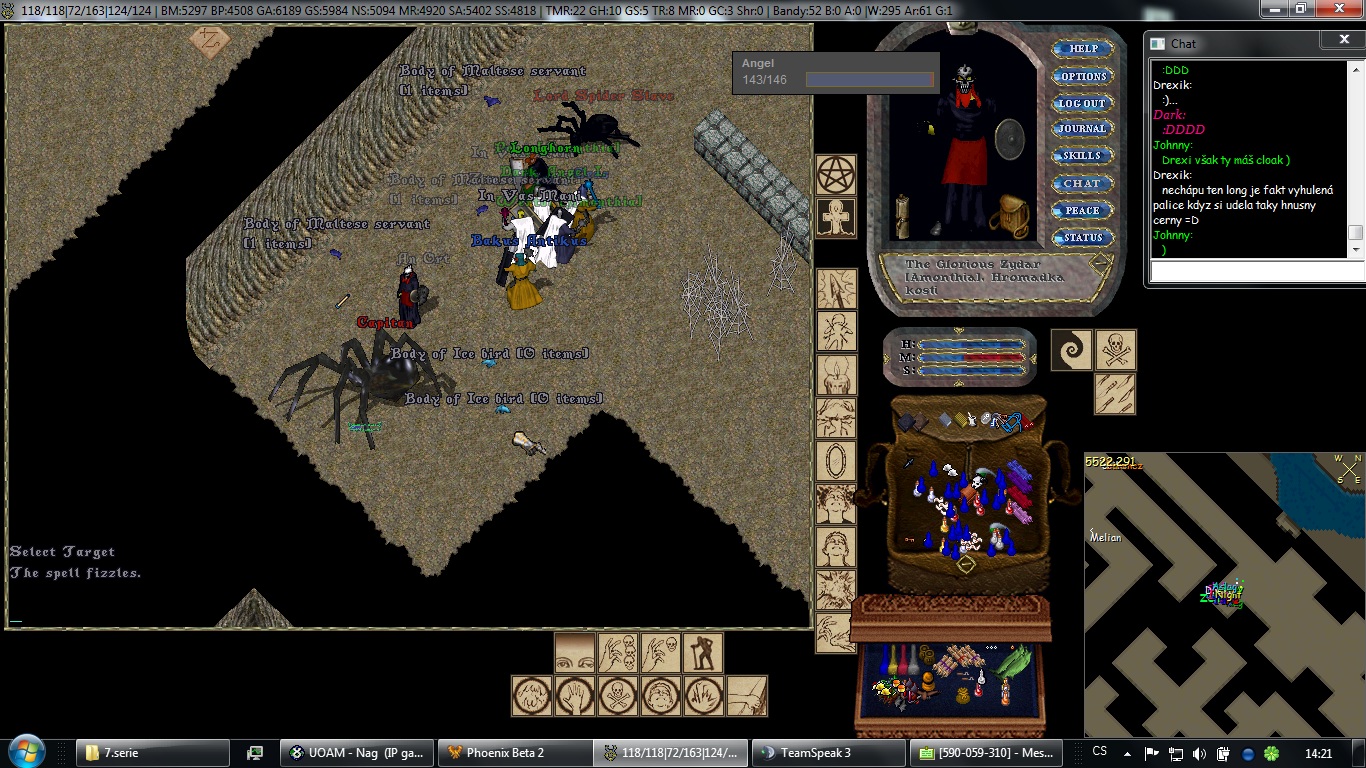Show the Skills list
Image resolution: width=1366 pixels, height=768 pixels.
(1083, 156)
